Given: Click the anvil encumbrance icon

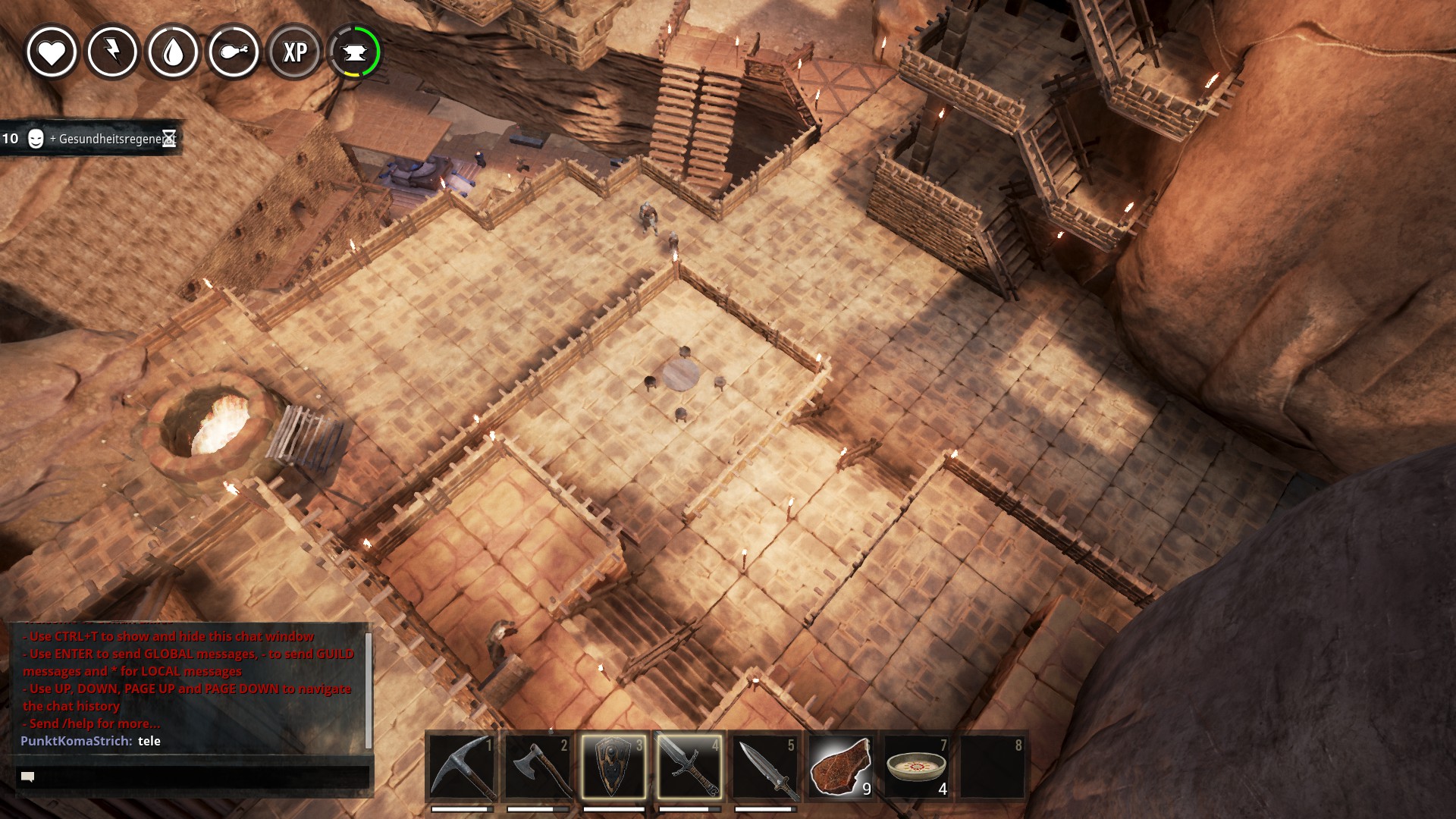Looking at the screenshot, I should click(x=355, y=52).
